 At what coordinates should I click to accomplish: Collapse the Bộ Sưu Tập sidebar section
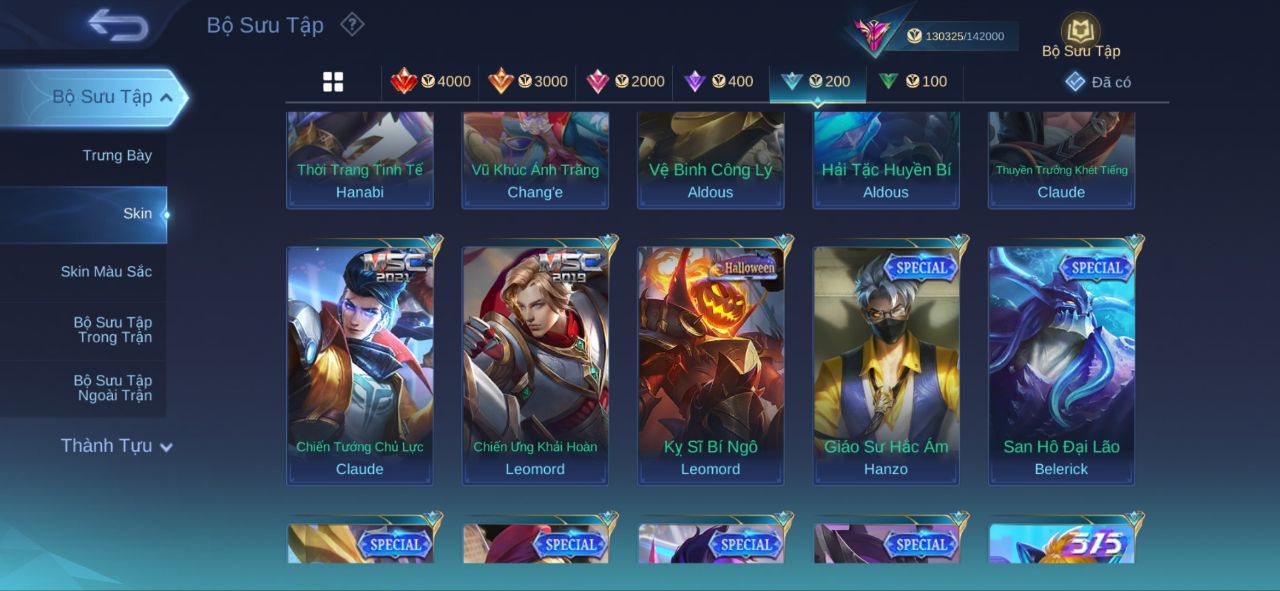point(166,97)
